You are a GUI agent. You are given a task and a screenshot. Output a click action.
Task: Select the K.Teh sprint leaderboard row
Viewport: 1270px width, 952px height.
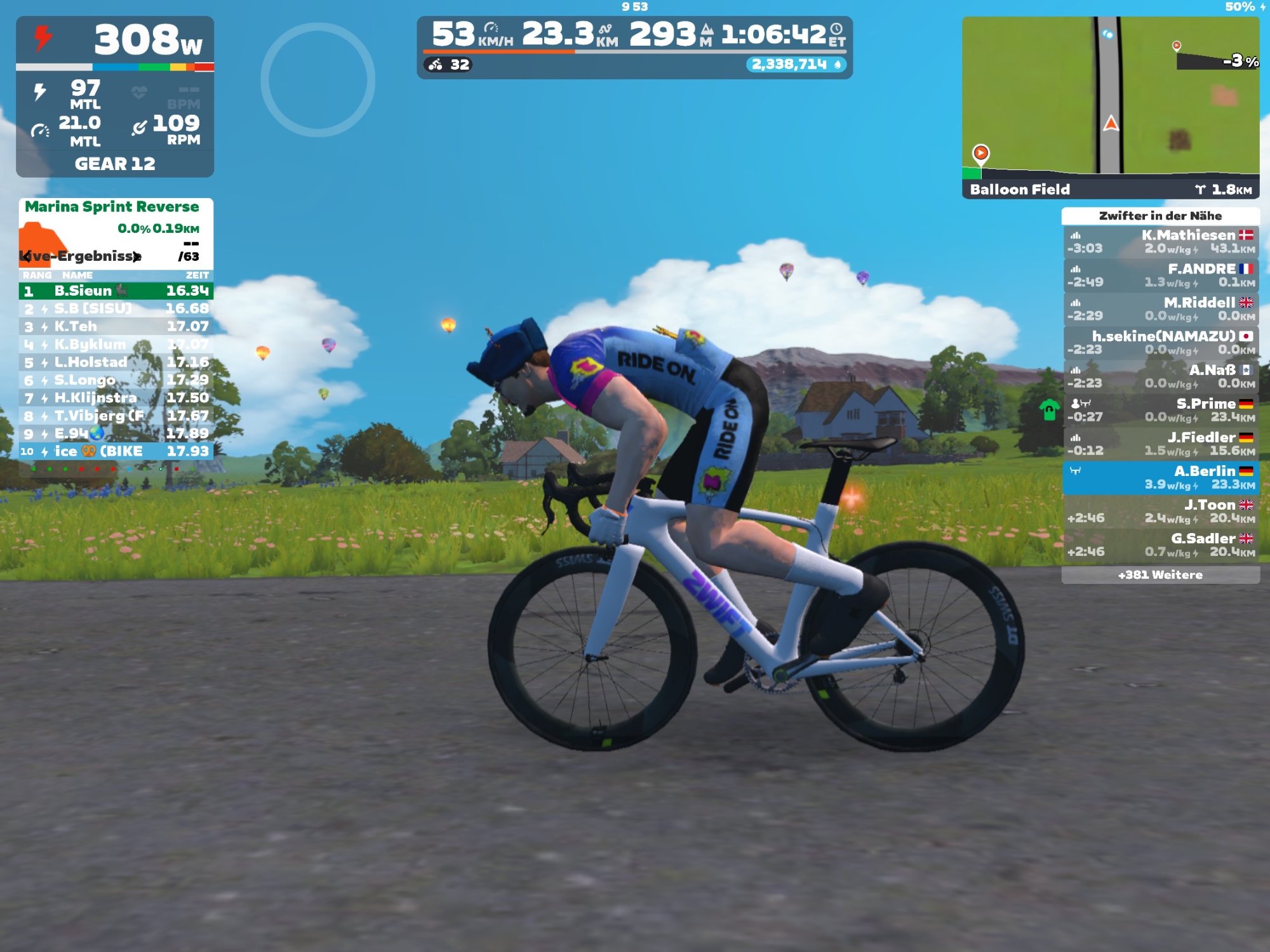pos(116,327)
